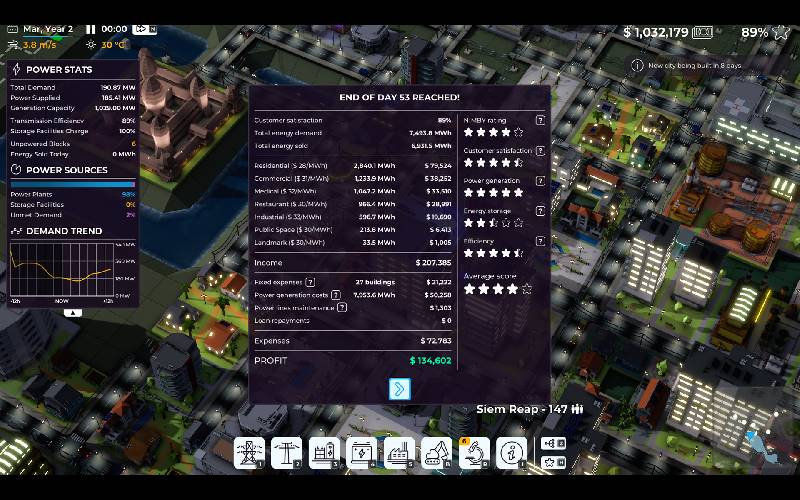Open the battery storage facilities menu
The width and height of the screenshot is (800, 500).
click(323, 452)
